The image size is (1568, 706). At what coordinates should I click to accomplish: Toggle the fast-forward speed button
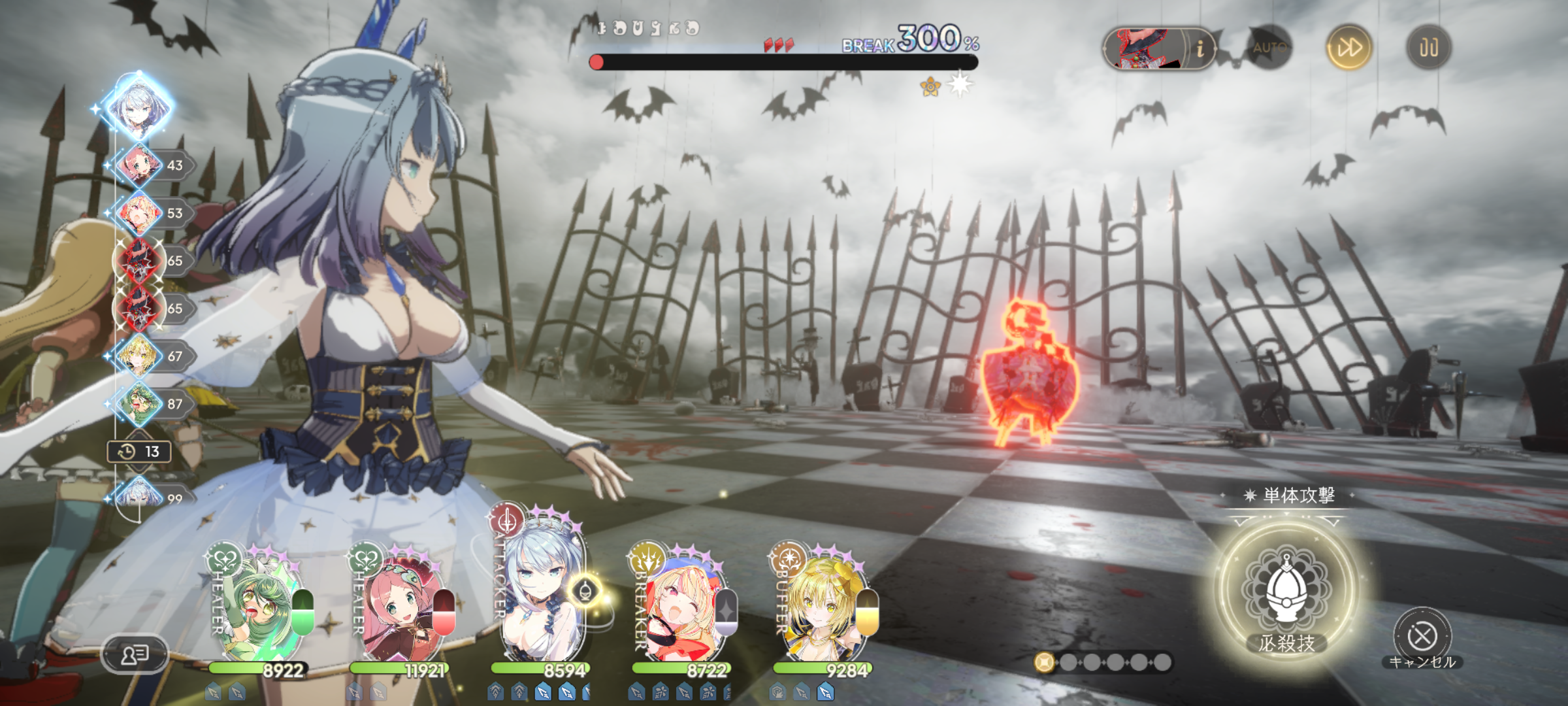(1348, 47)
